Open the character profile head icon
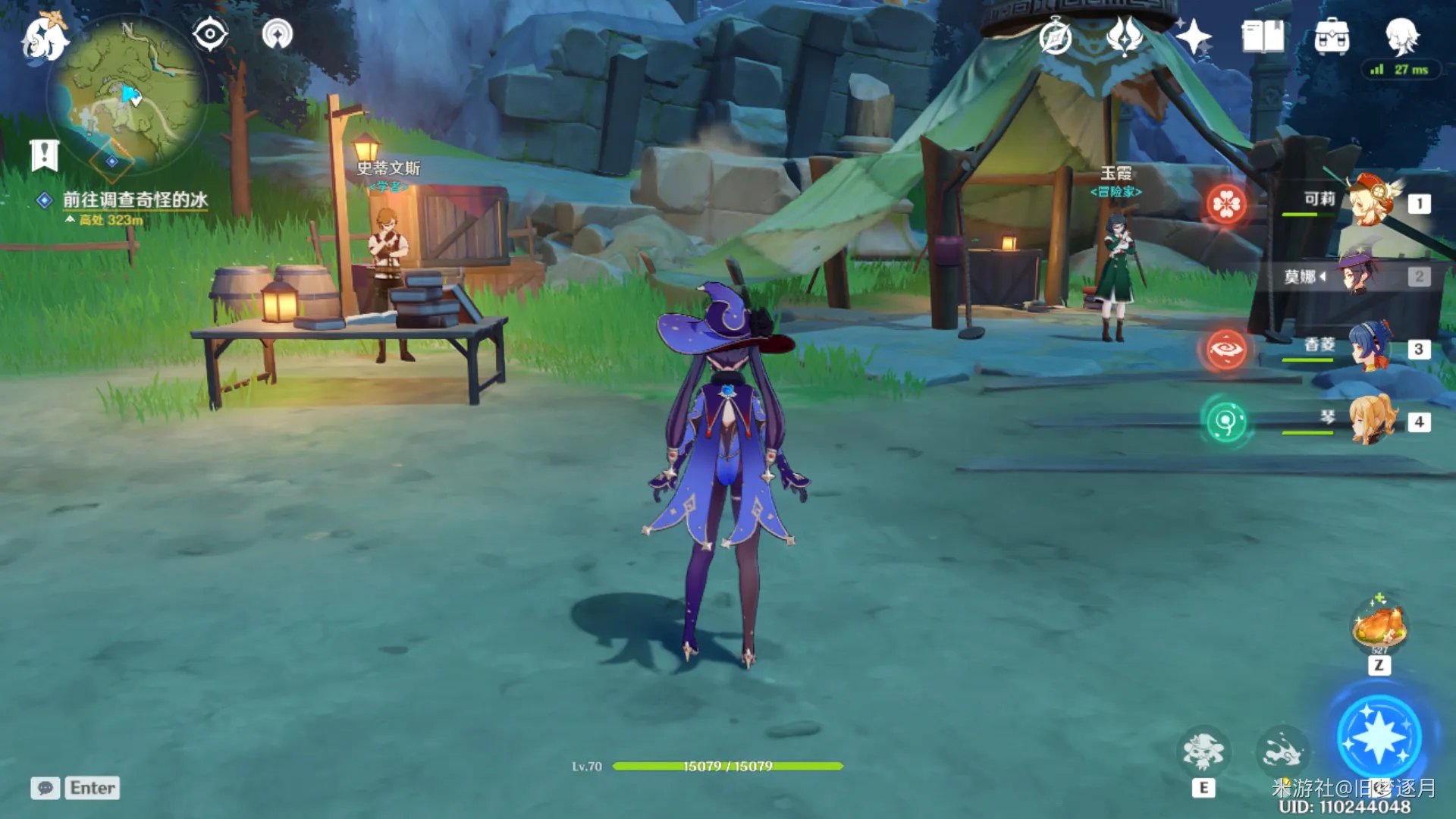 1401,35
